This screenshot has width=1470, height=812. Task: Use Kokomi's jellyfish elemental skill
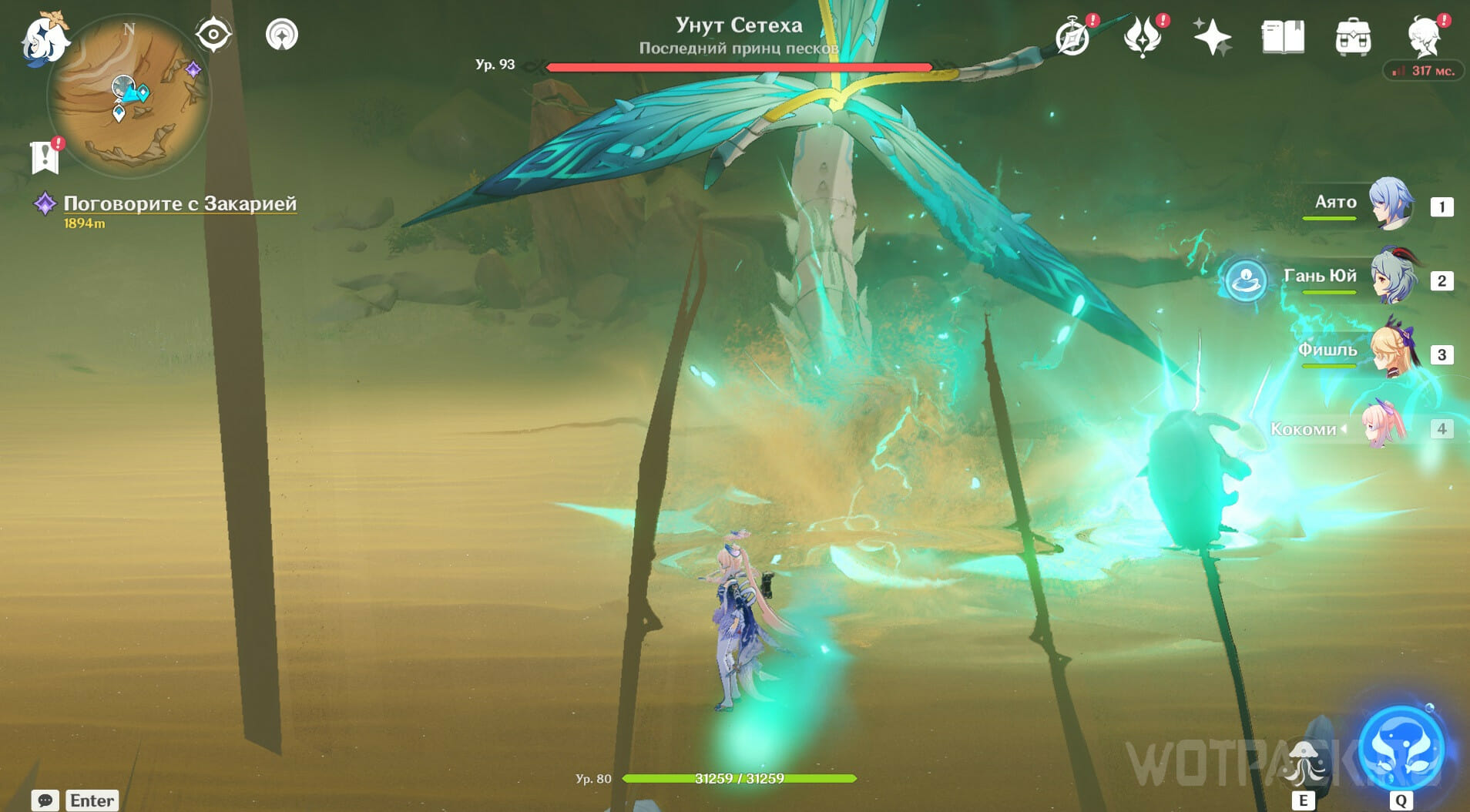[1303, 764]
